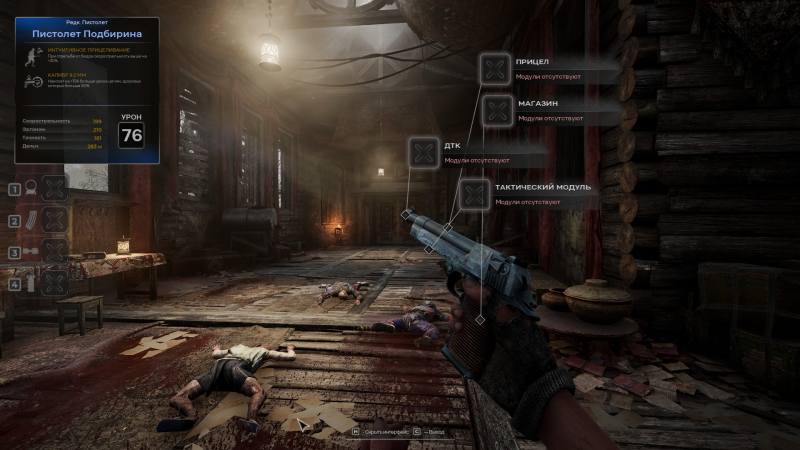800x450 pixels.
Task: Open the tactical slot numbered 4
Action: pyautogui.click(x=55, y=283)
